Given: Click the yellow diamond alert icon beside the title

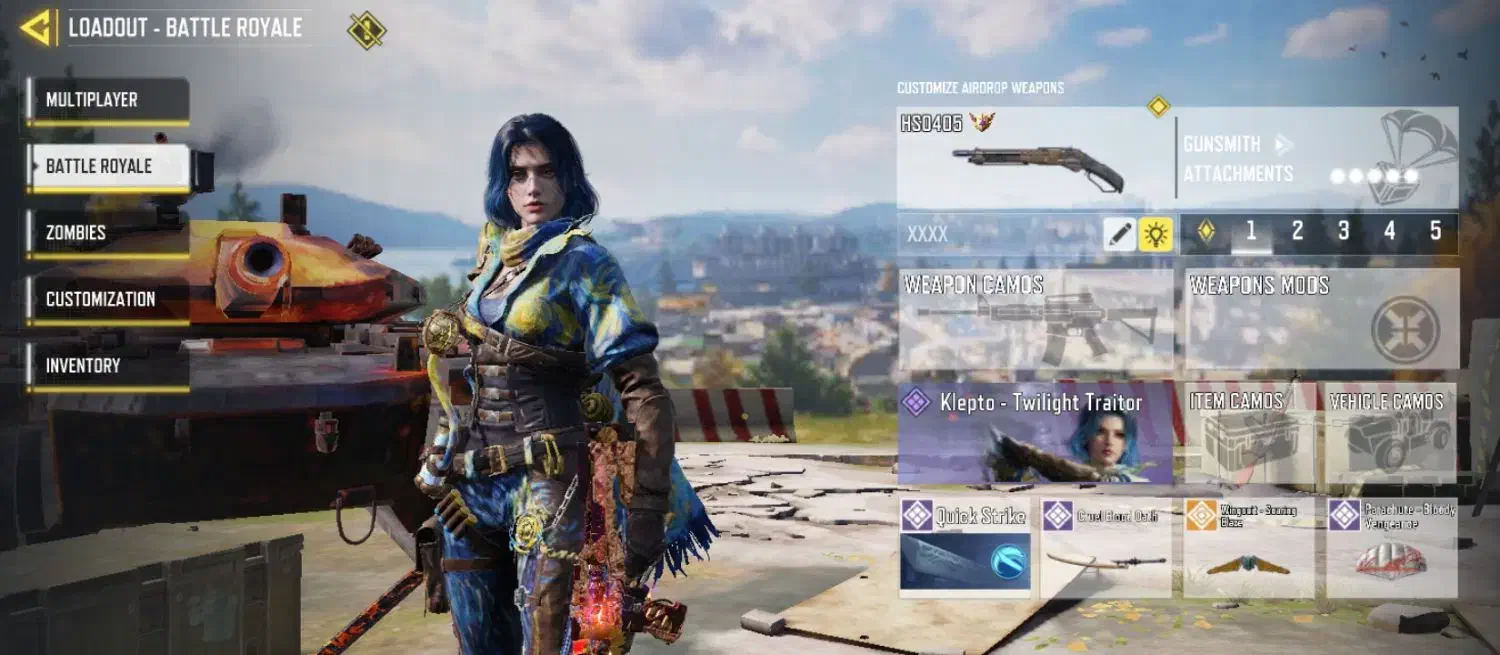Looking at the screenshot, I should point(366,30).
